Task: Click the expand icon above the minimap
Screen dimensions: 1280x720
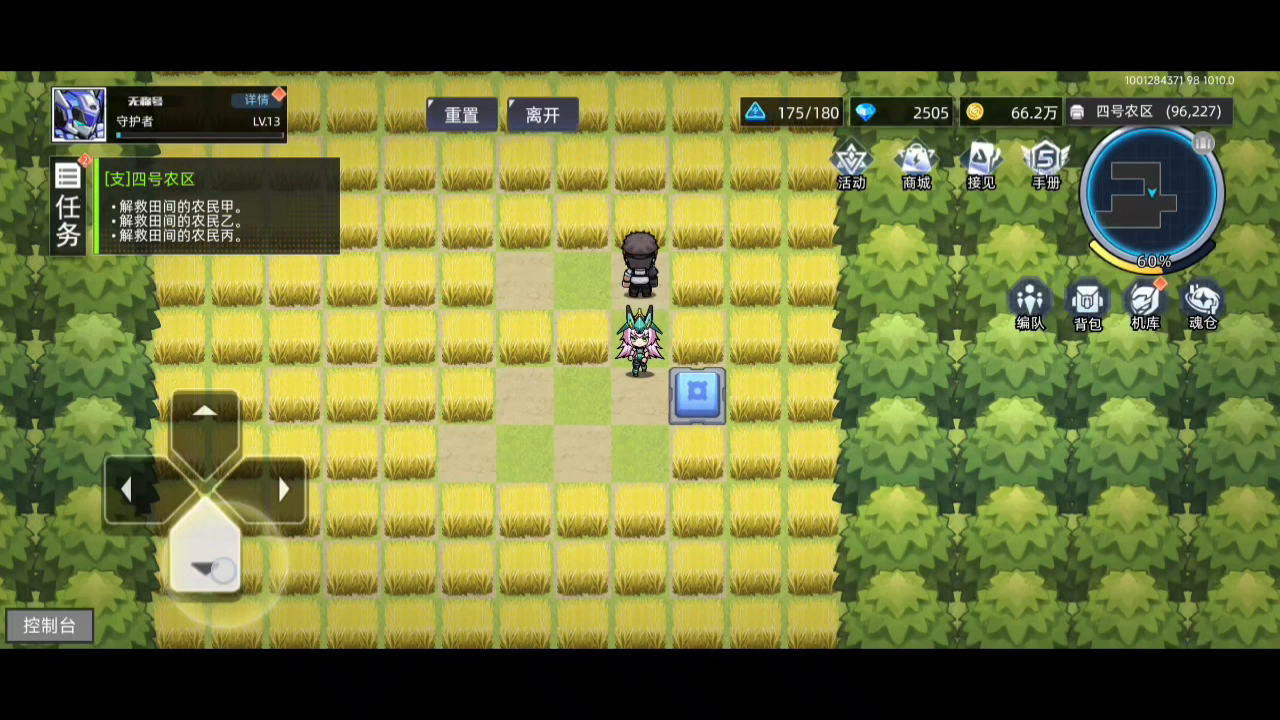Action: (x=1204, y=145)
